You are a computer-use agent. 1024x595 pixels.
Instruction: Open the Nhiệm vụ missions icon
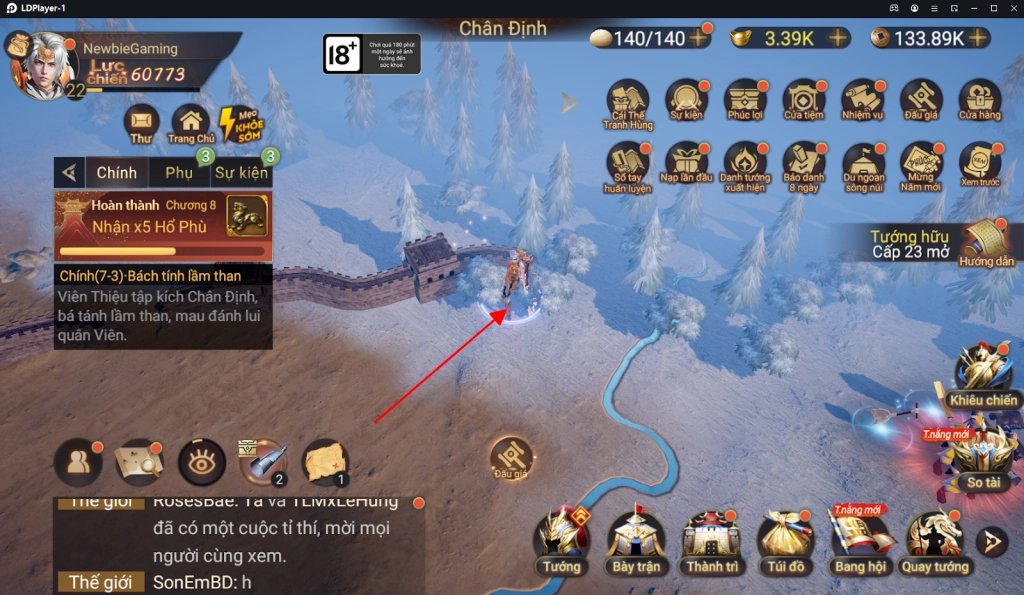(862, 102)
